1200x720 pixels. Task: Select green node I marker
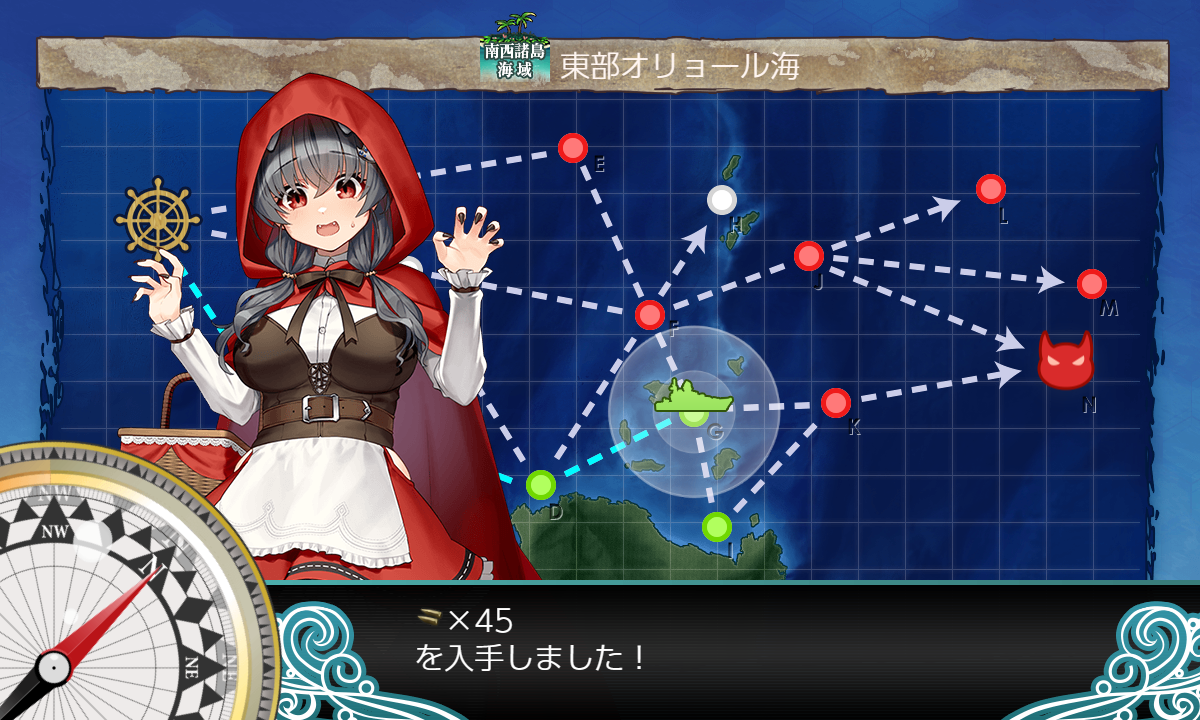point(716,526)
